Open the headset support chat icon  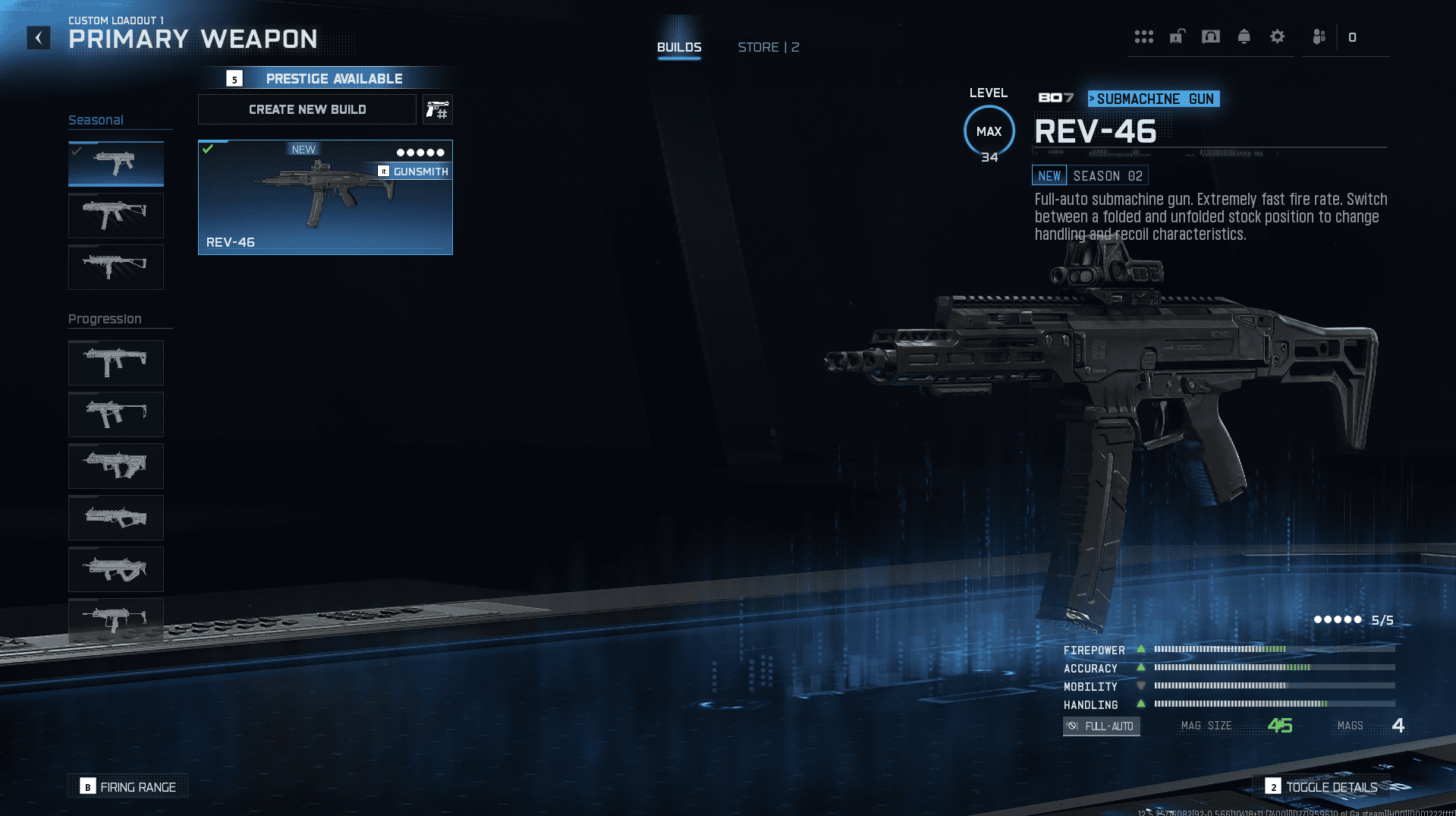tap(1211, 36)
